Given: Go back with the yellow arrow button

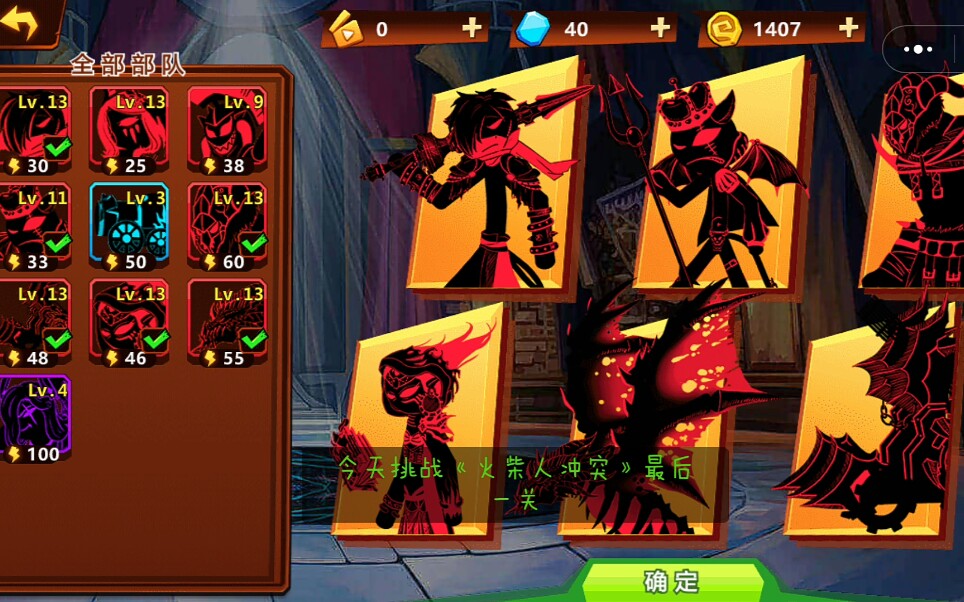Looking at the screenshot, I should click(x=22, y=21).
